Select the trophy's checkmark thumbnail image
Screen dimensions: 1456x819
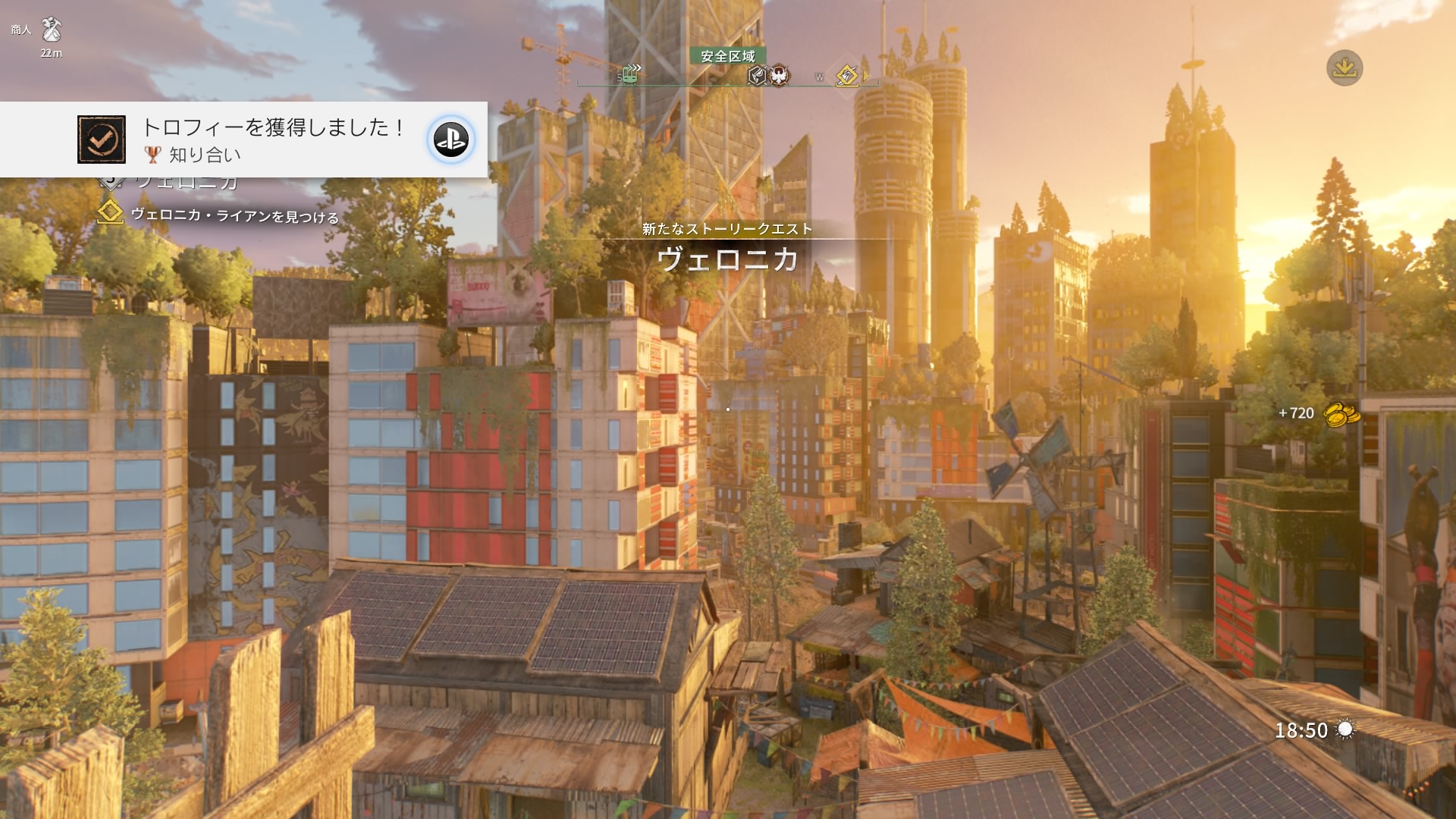(102, 140)
